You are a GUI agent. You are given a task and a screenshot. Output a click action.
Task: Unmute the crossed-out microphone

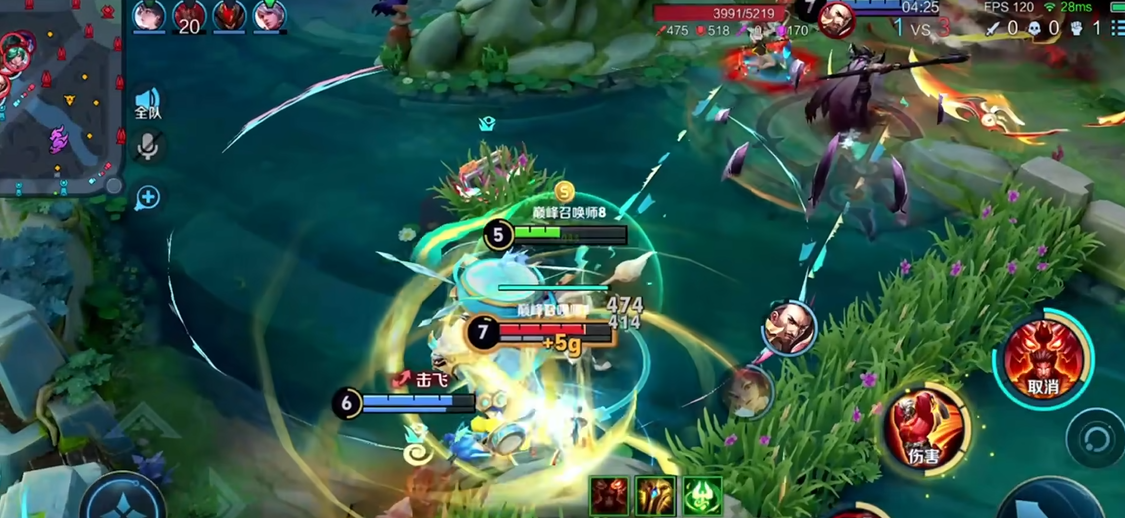click(148, 148)
